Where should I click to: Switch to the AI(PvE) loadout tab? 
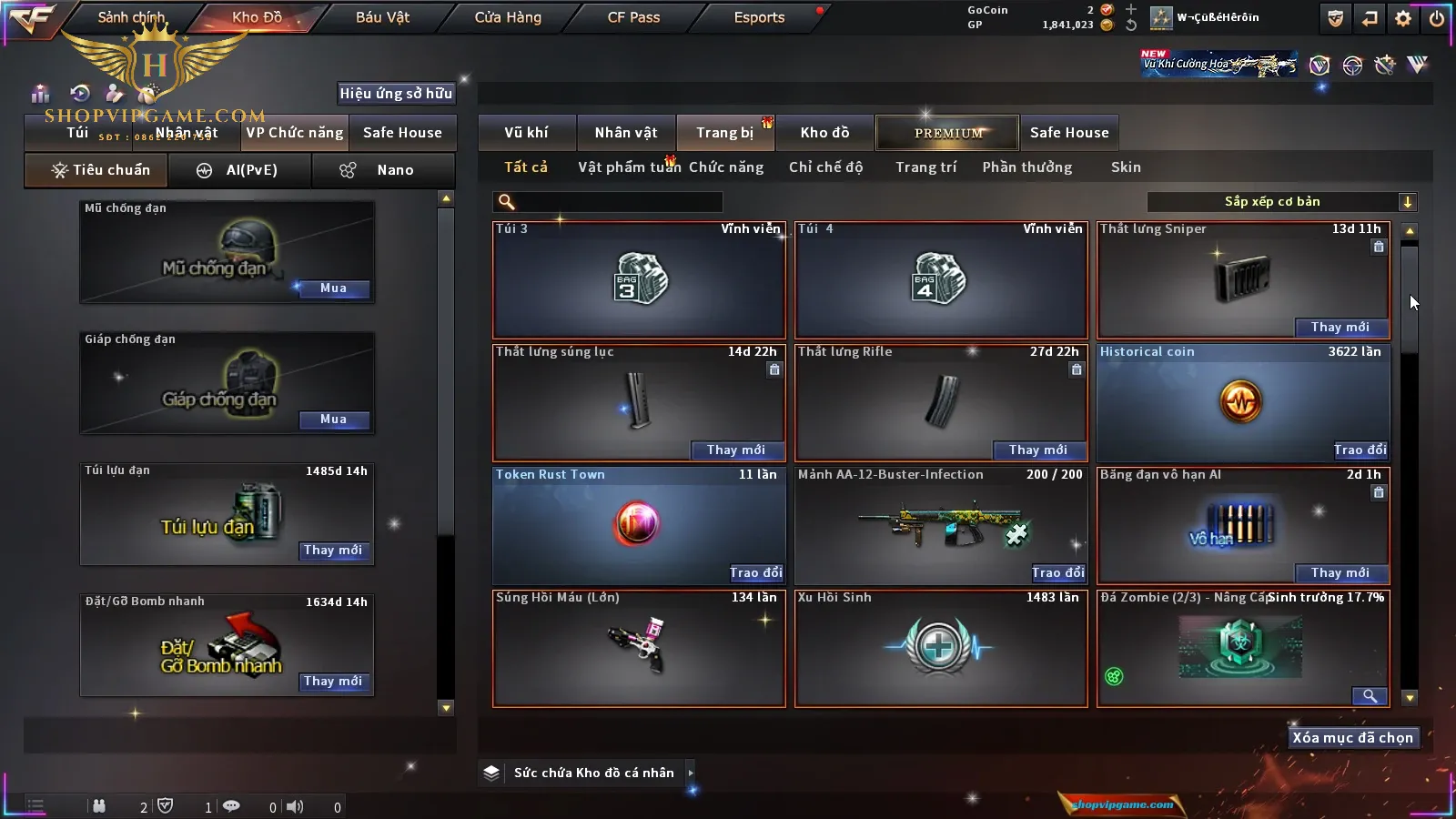239,170
